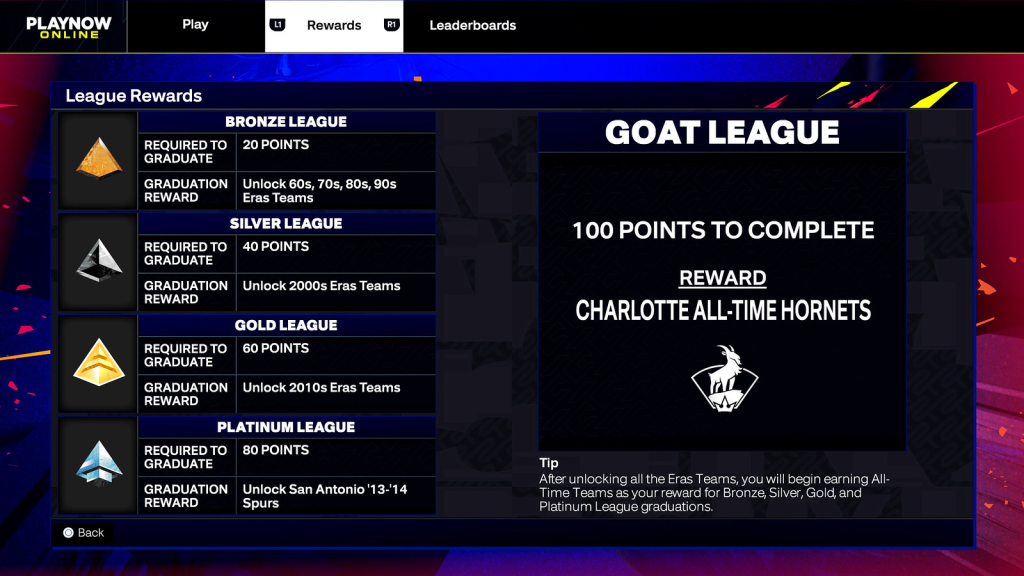The image size is (1024, 576).
Task: Select the Silver League row
Action: click(286, 262)
